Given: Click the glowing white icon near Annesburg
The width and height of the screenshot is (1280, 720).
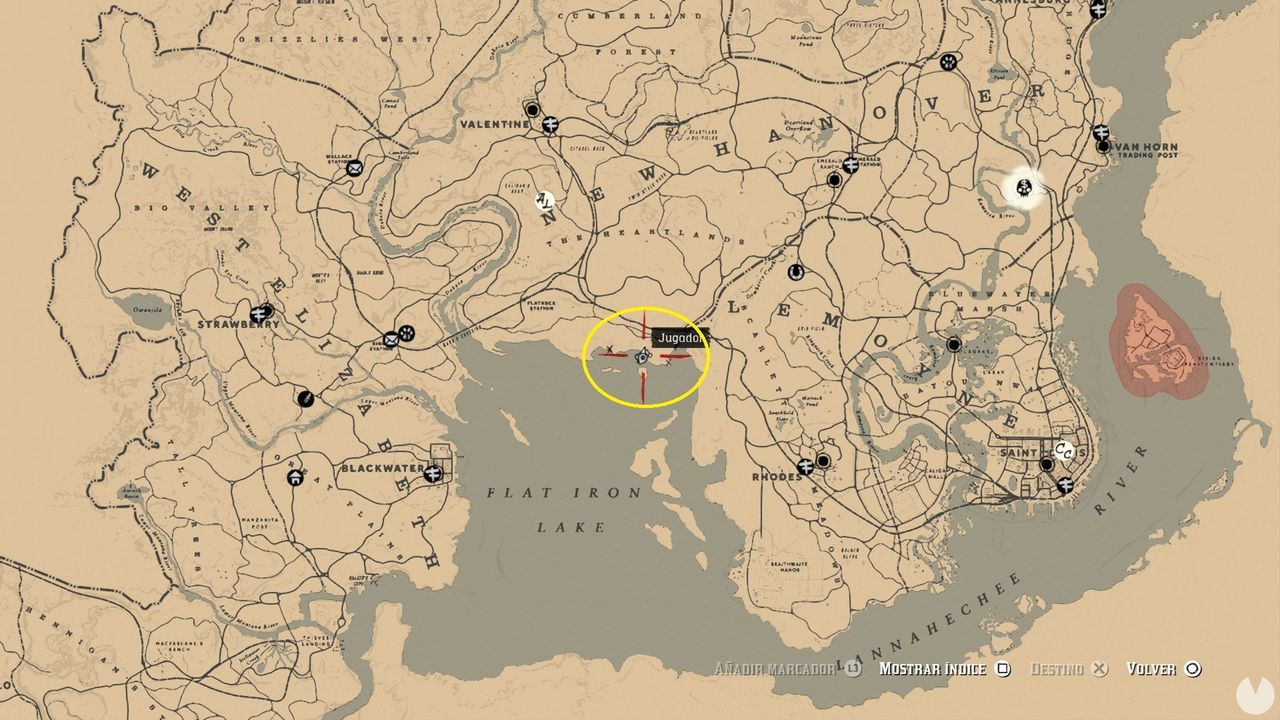Looking at the screenshot, I should tap(1024, 188).
